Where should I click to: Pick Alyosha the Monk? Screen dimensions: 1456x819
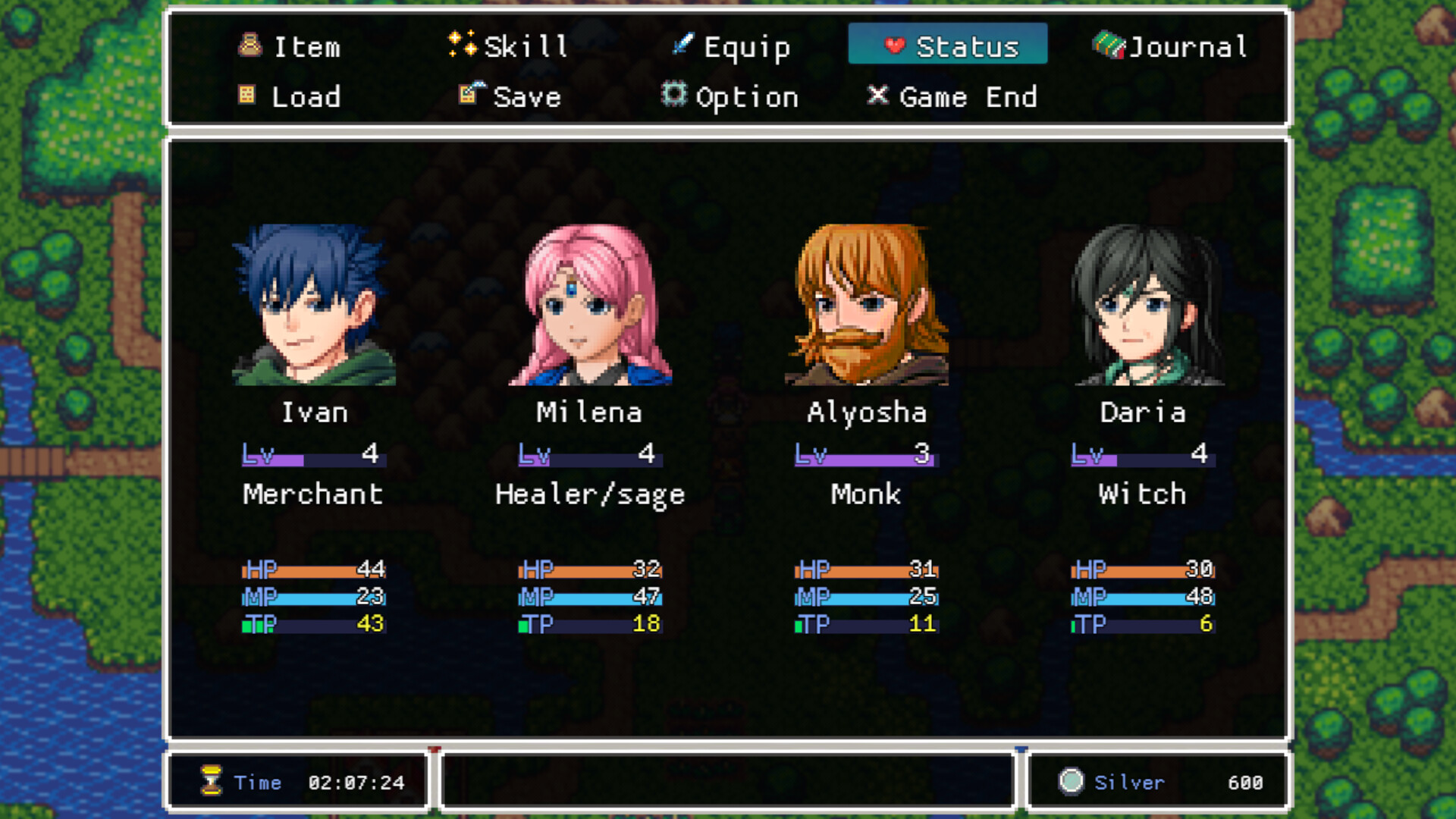[x=866, y=305]
